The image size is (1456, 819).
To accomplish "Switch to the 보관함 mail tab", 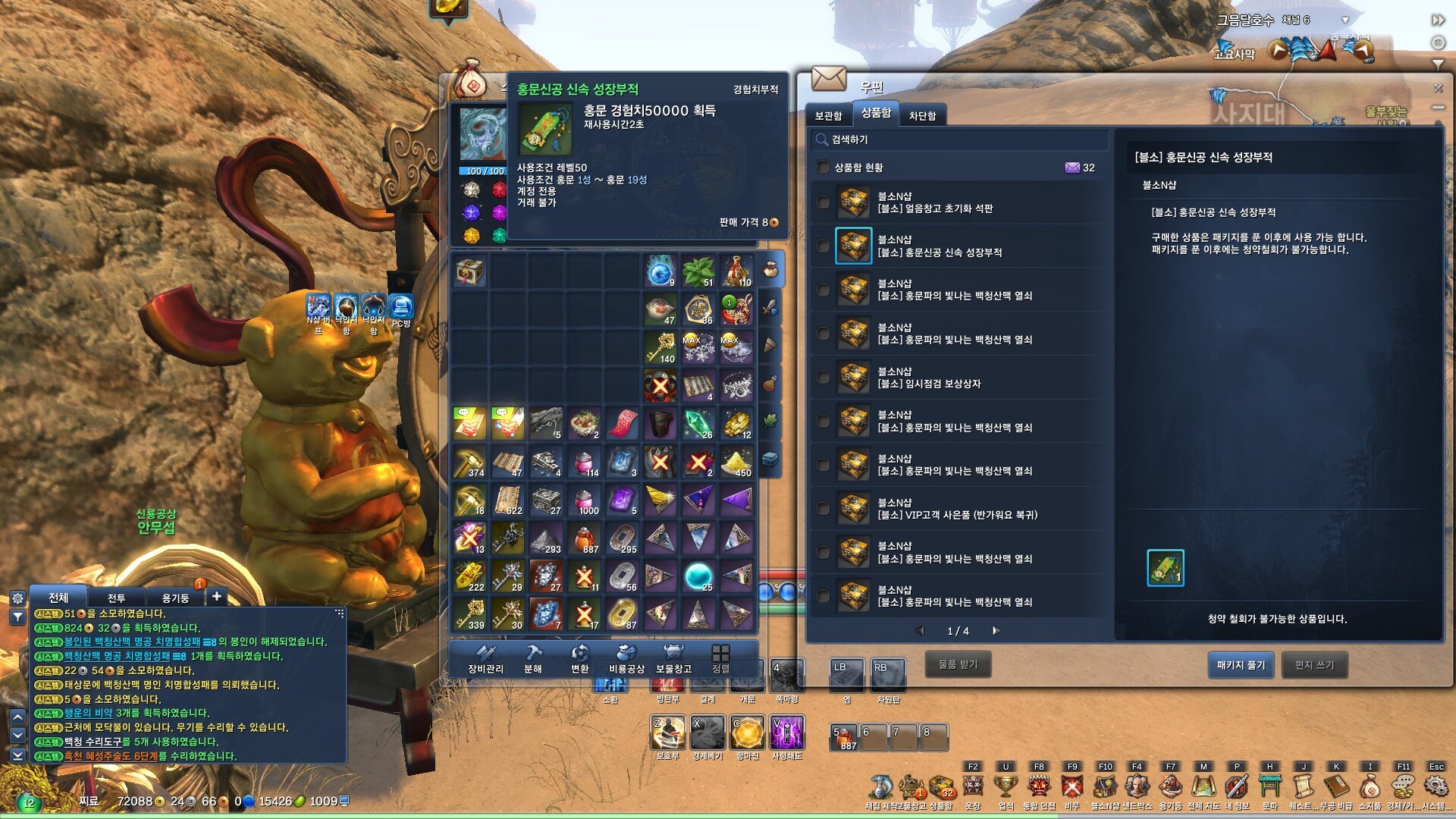I will (x=828, y=115).
